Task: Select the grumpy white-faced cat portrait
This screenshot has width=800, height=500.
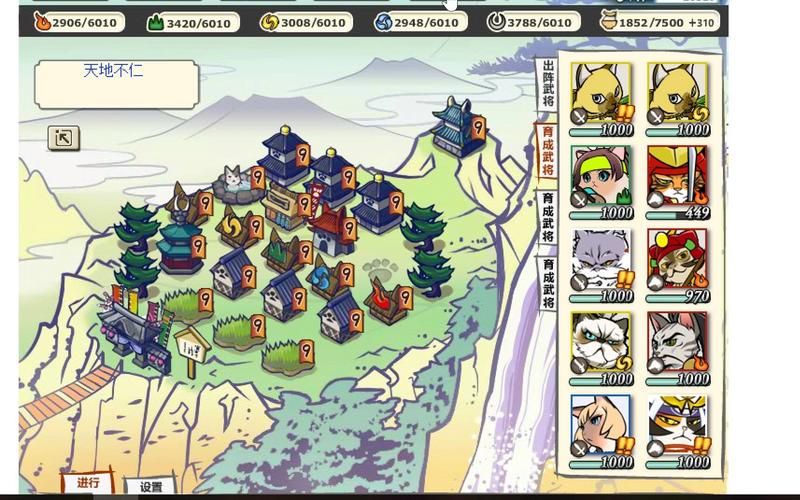Action: [x=601, y=343]
